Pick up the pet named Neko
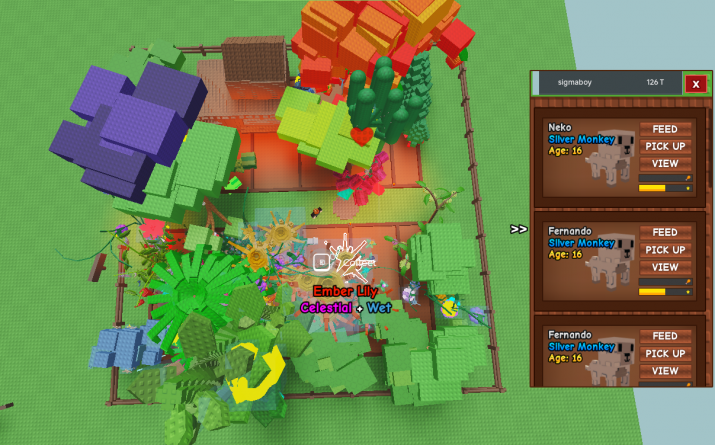Viewport: 715px width, 445px height. 665,146
